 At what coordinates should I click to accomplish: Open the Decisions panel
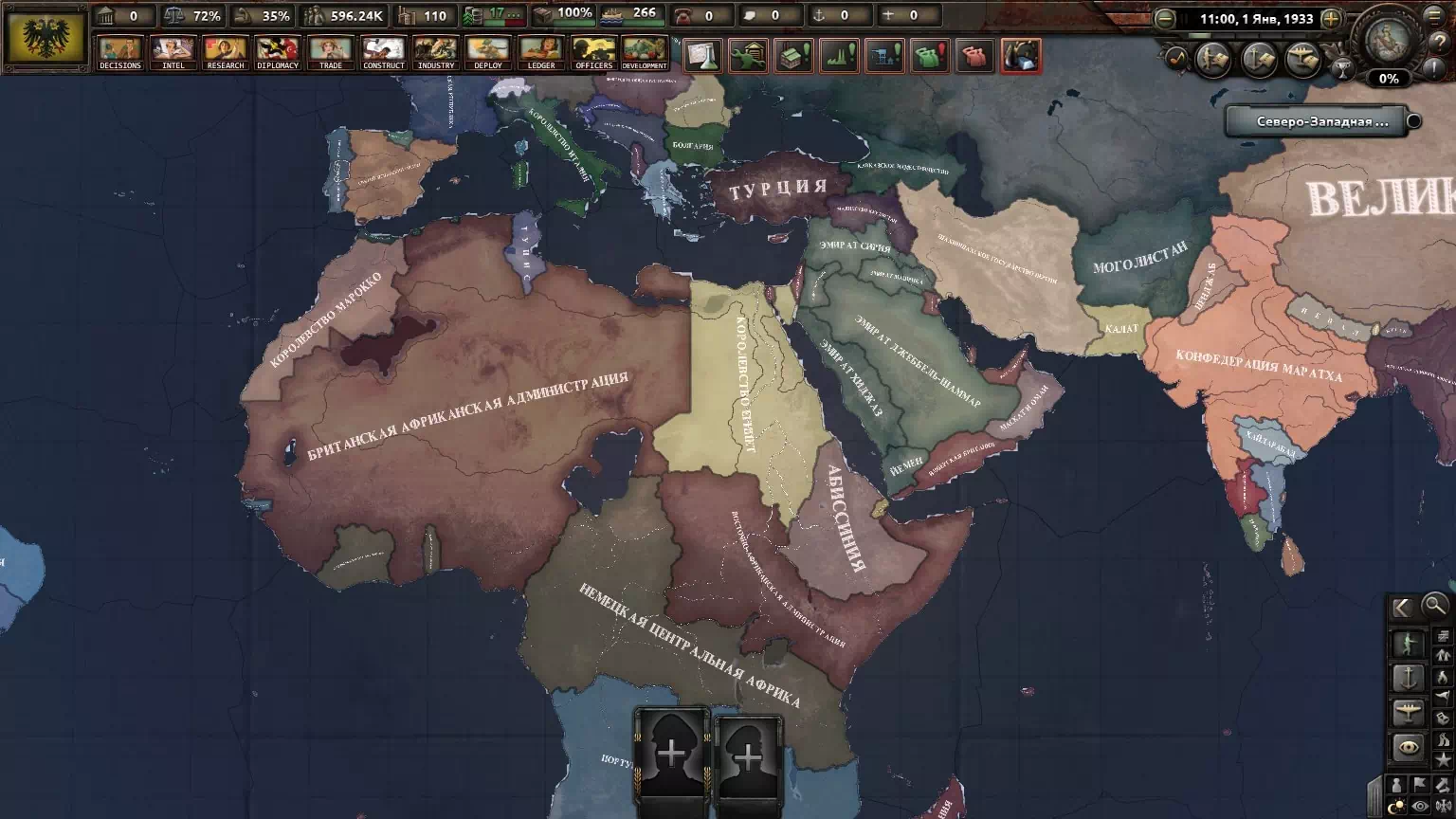pyautogui.click(x=120, y=52)
